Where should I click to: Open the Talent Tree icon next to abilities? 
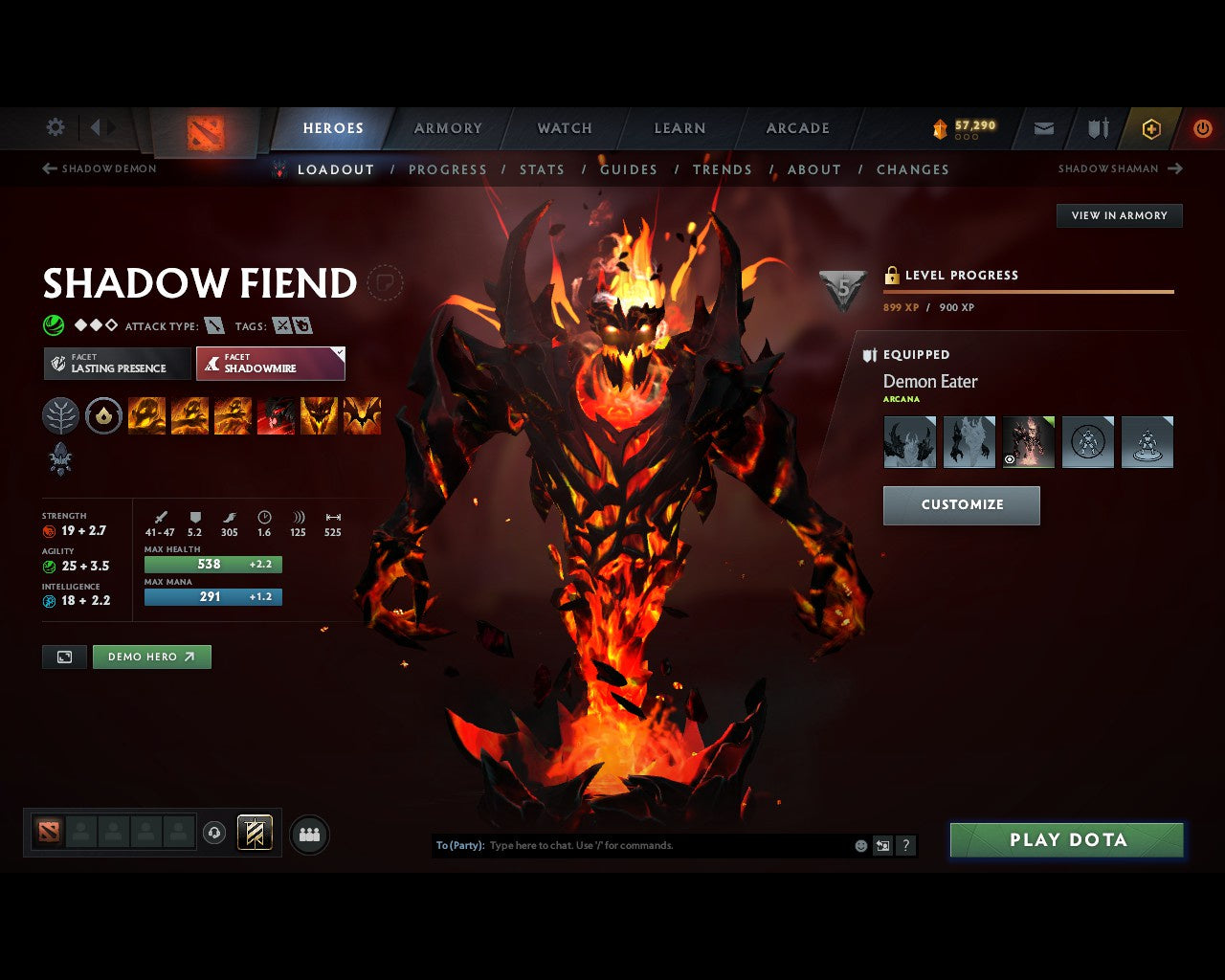tap(60, 415)
